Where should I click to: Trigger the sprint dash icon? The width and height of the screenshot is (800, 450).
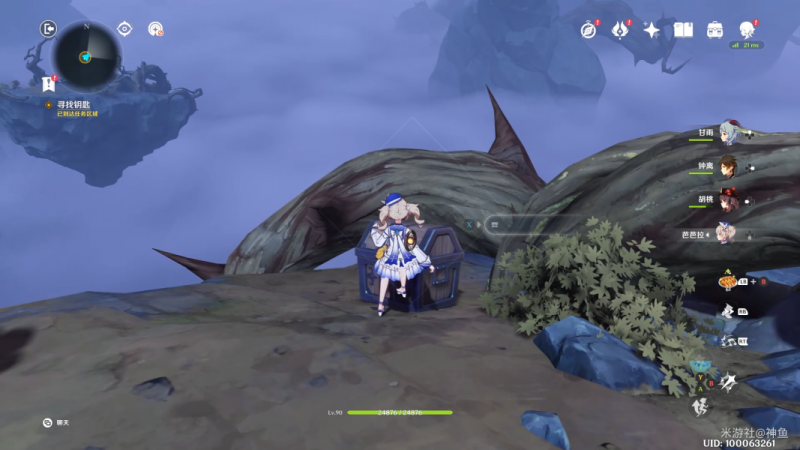(702, 407)
